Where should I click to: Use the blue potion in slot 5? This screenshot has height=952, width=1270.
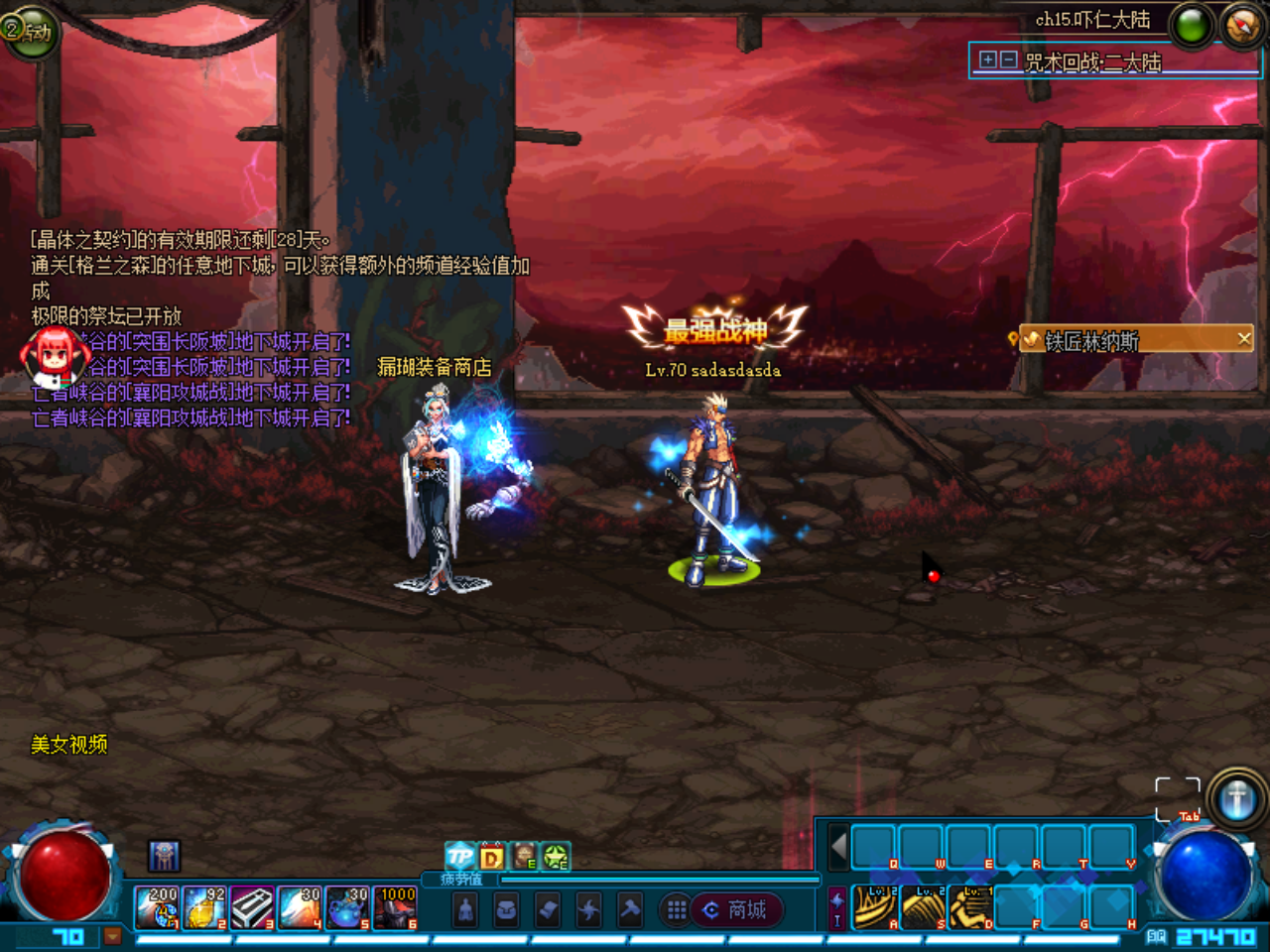pyautogui.click(x=347, y=907)
